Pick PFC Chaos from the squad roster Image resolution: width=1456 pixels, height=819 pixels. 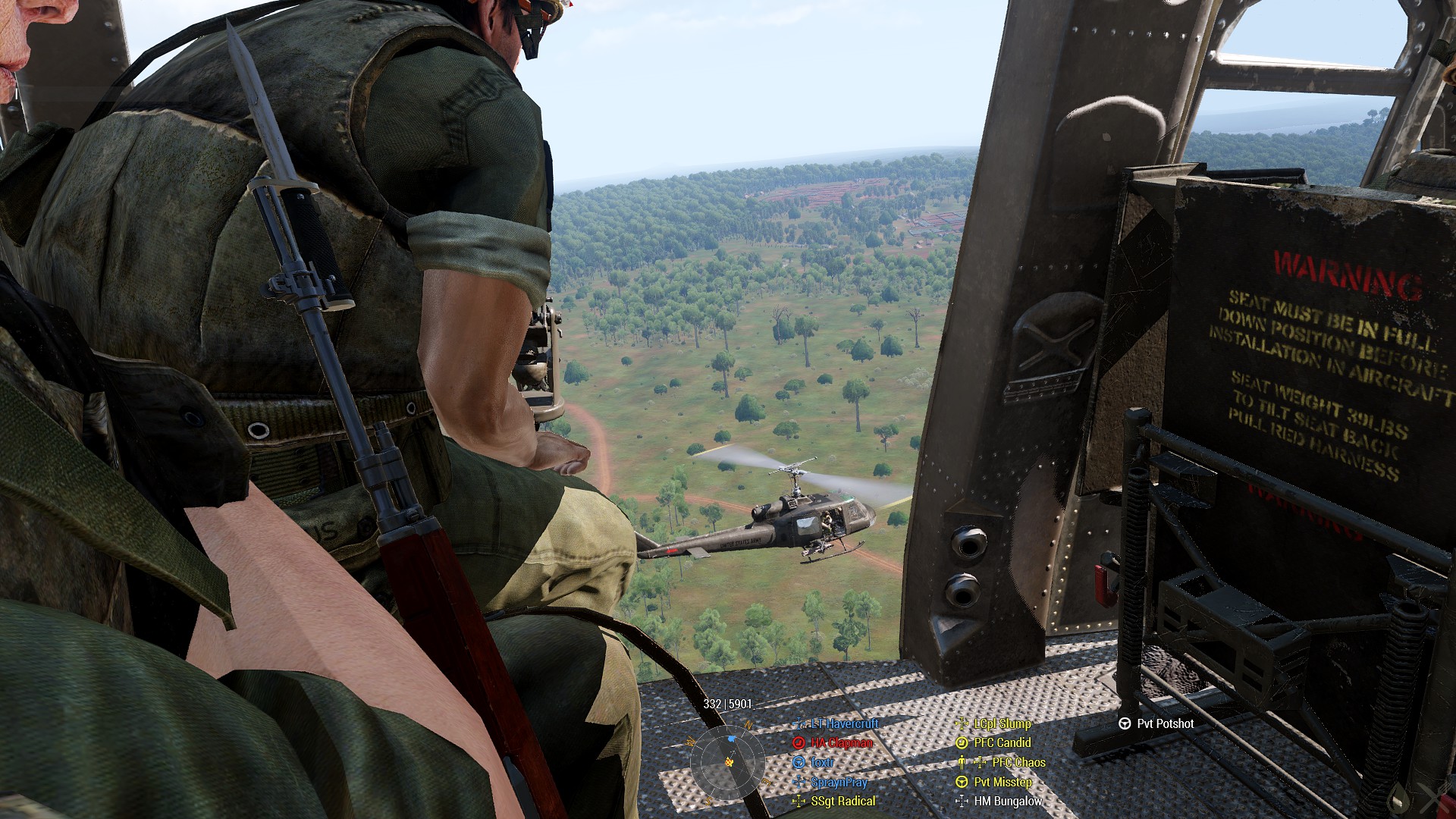1018,762
